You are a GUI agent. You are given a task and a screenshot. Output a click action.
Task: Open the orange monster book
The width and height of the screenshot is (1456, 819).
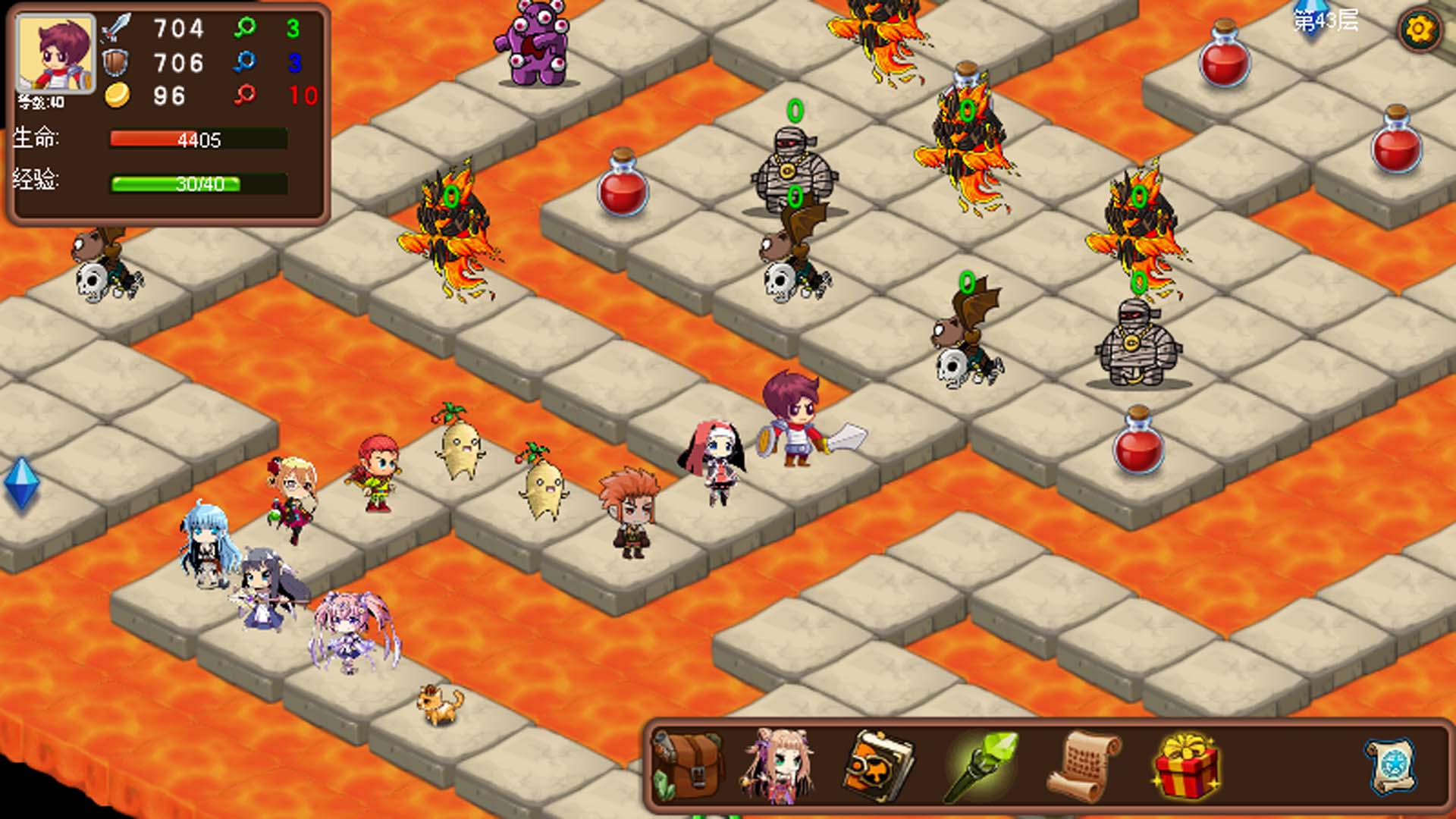click(x=879, y=766)
